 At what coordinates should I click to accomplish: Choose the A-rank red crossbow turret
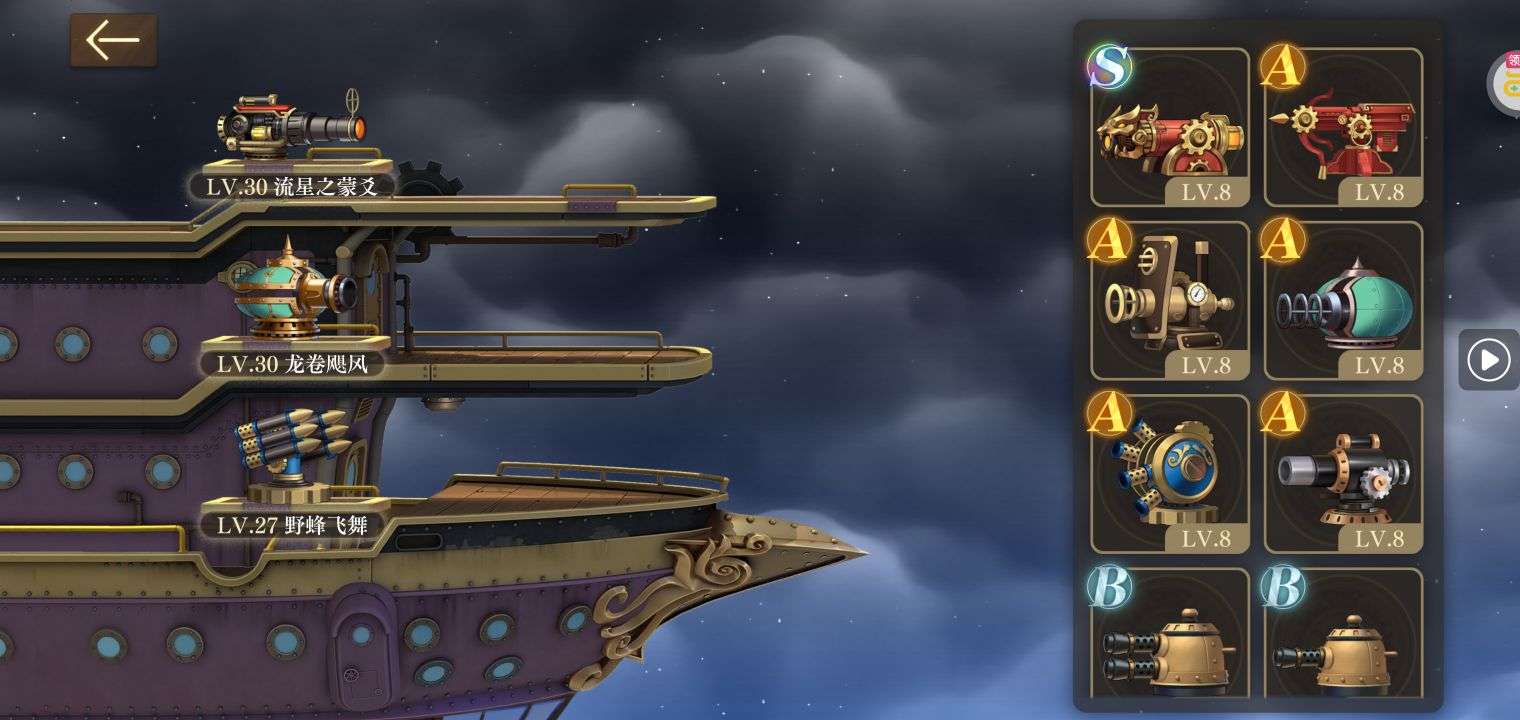coord(1343,128)
